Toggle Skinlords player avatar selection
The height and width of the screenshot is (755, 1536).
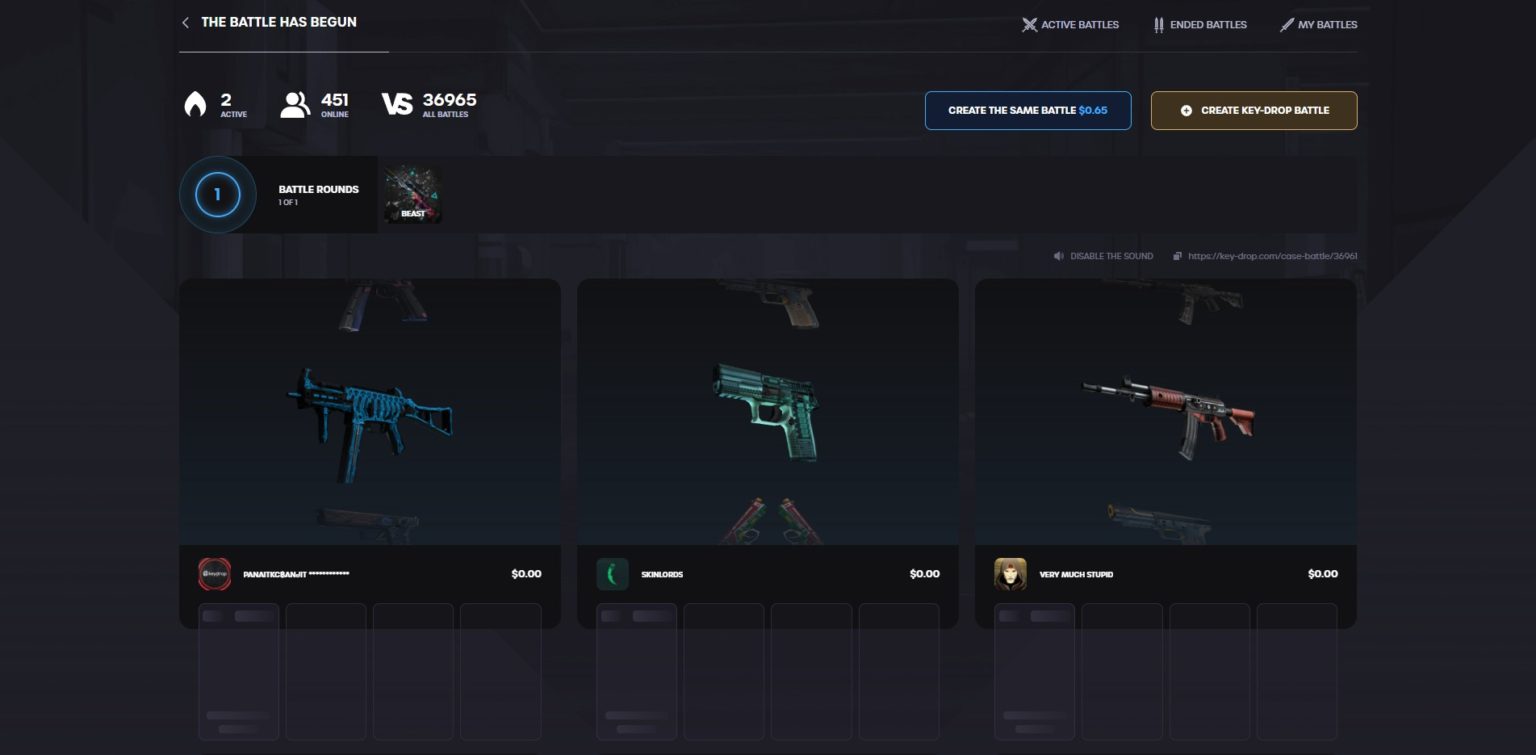(x=612, y=574)
